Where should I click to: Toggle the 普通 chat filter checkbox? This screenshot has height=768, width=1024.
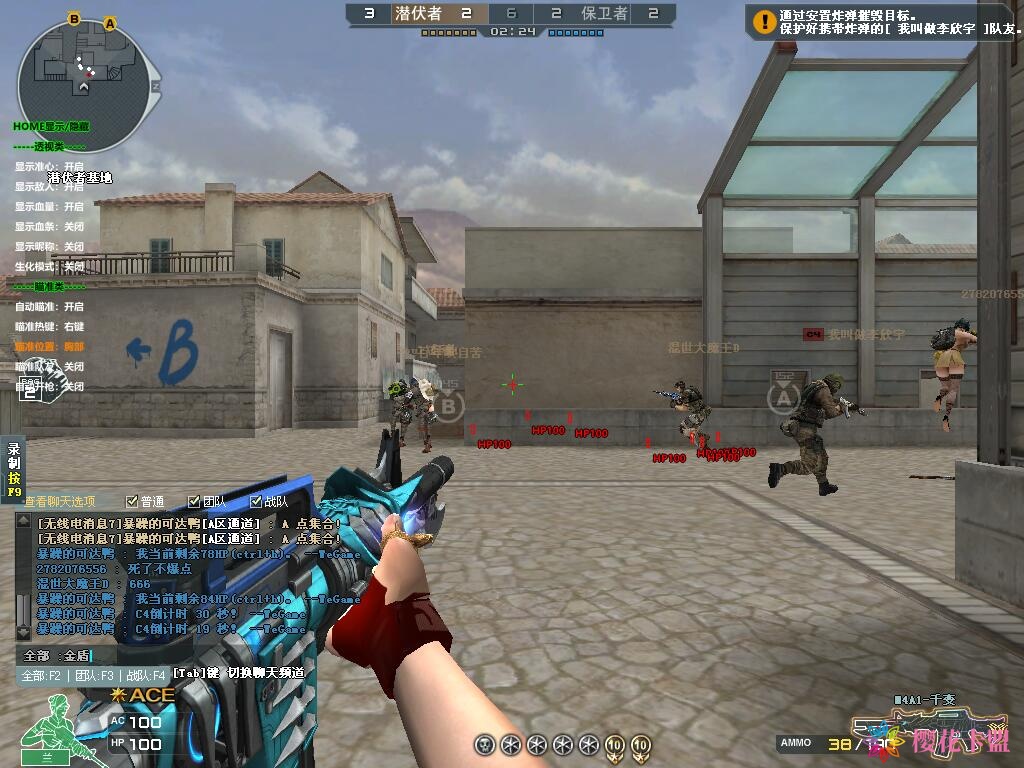[132, 502]
